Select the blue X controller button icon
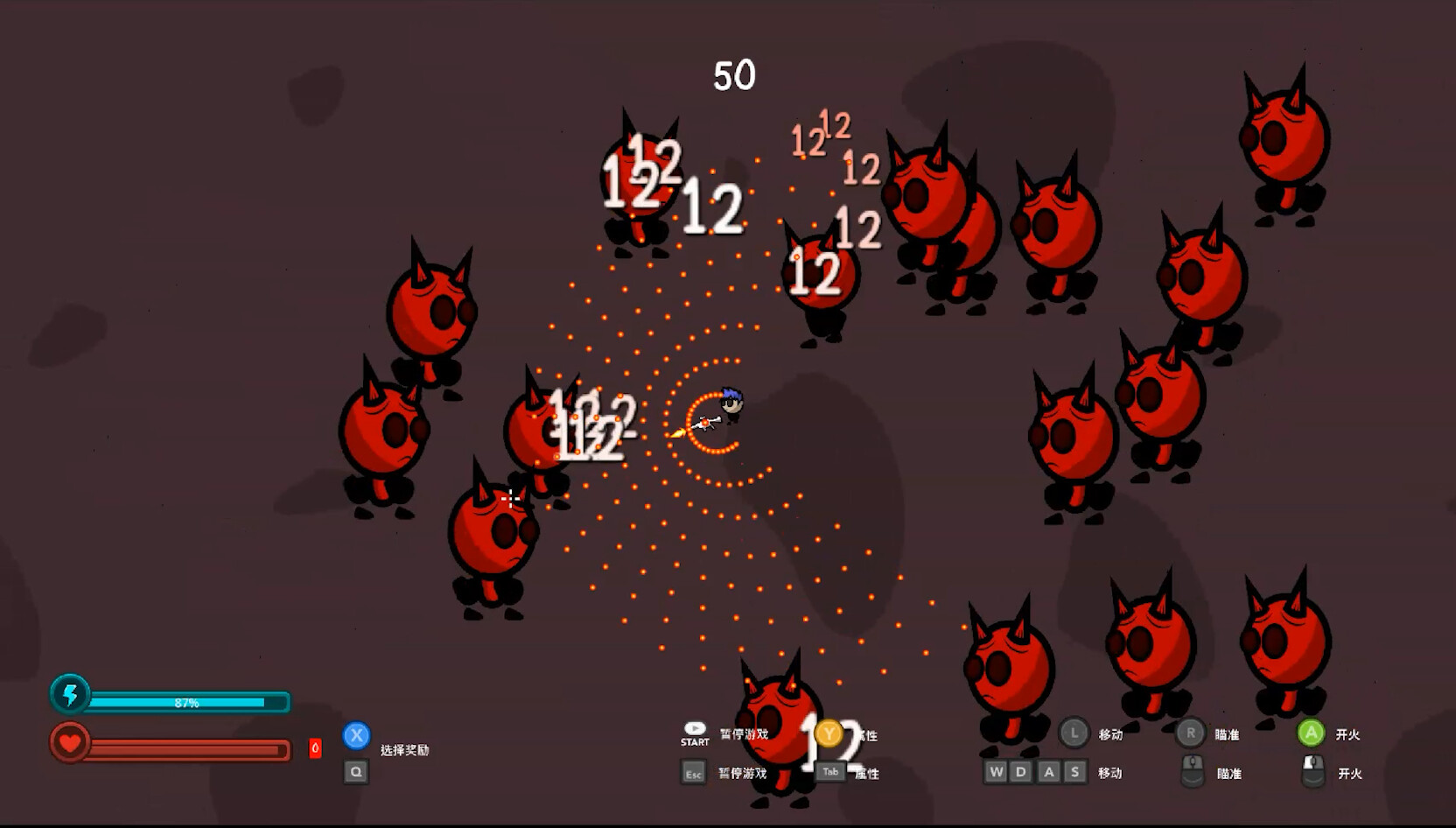This screenshot has width=1456, height=828. [x=356, y=736]
